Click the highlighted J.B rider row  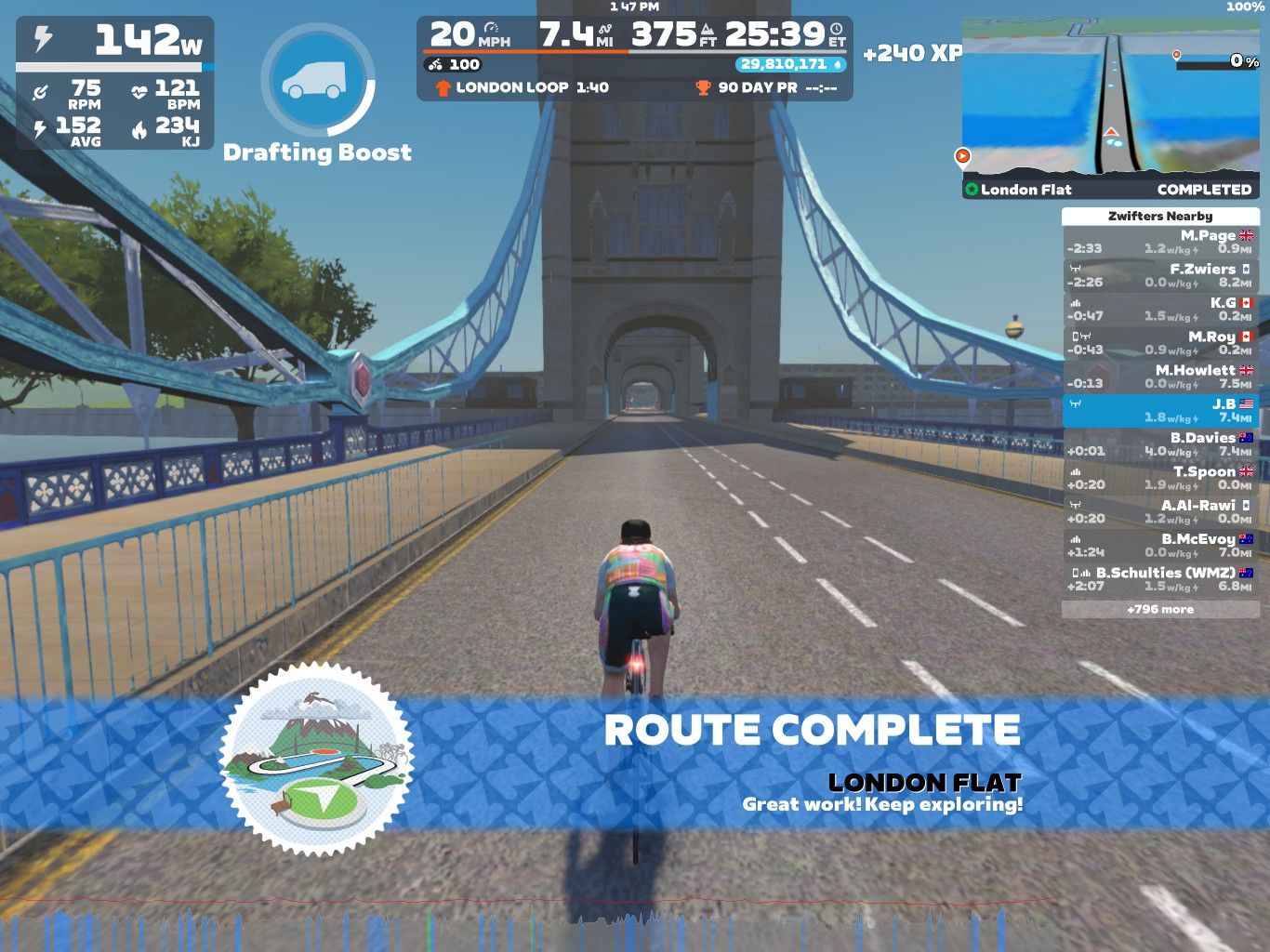coord(1160,410)
